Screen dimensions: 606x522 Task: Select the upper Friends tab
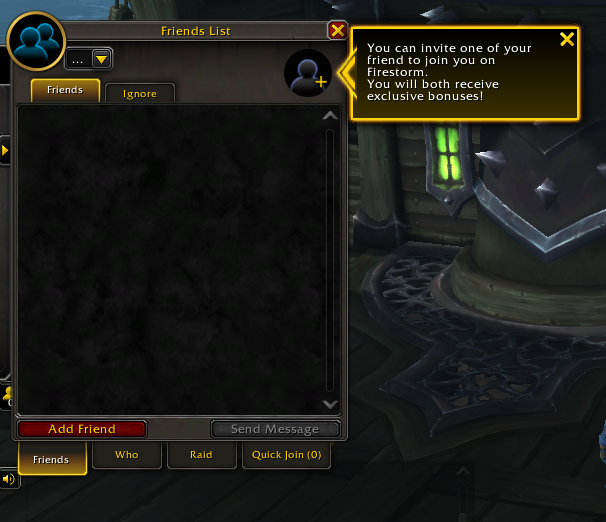click(65, 90)
